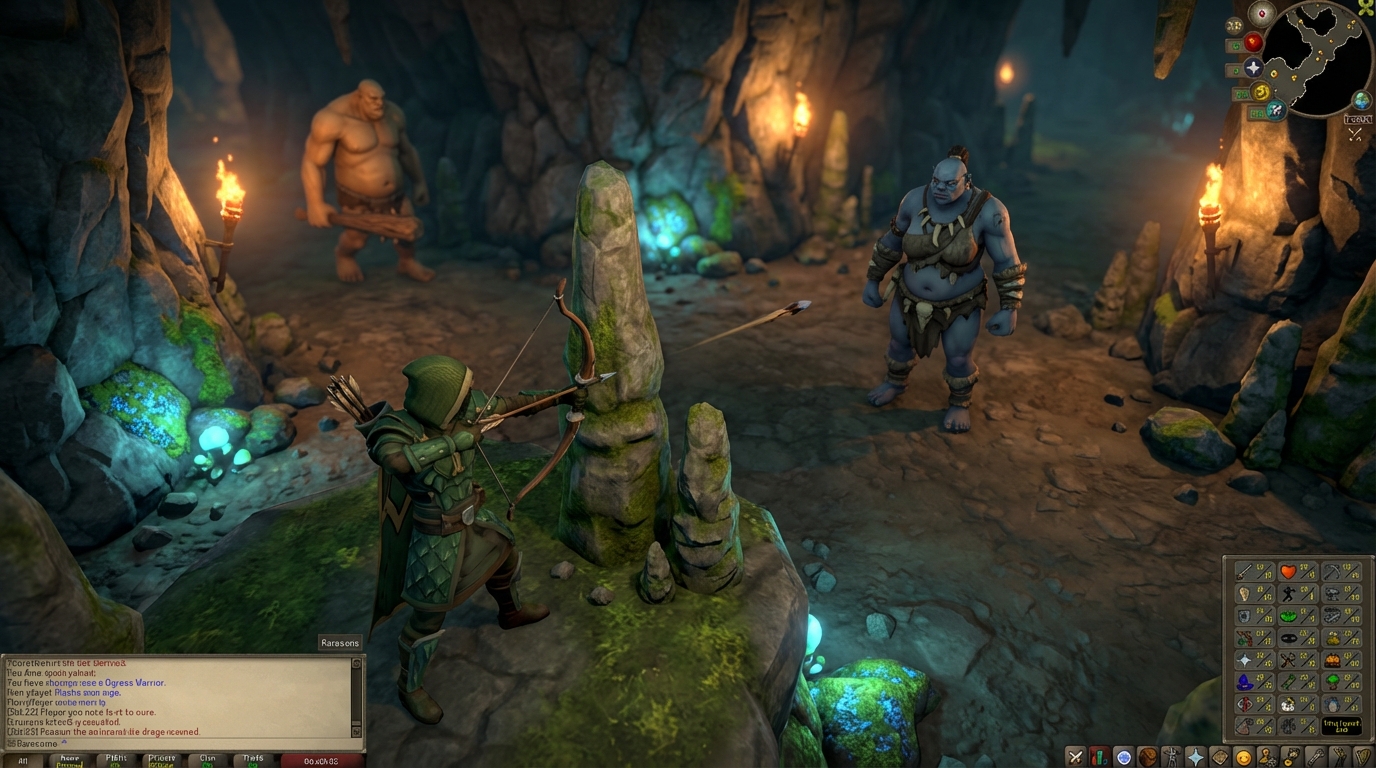
Task: Select the combat options crossed-swords tab
Action: pos(1075,756)
